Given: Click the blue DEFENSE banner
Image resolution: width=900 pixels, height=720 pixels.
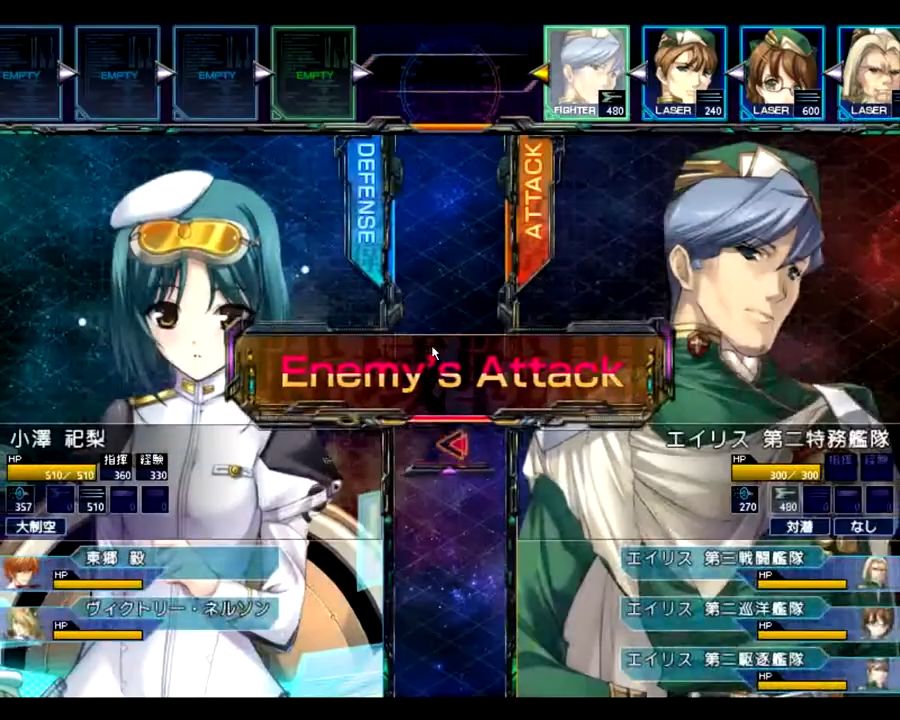Looking at the screenshot, I should (x=365, y=205).
